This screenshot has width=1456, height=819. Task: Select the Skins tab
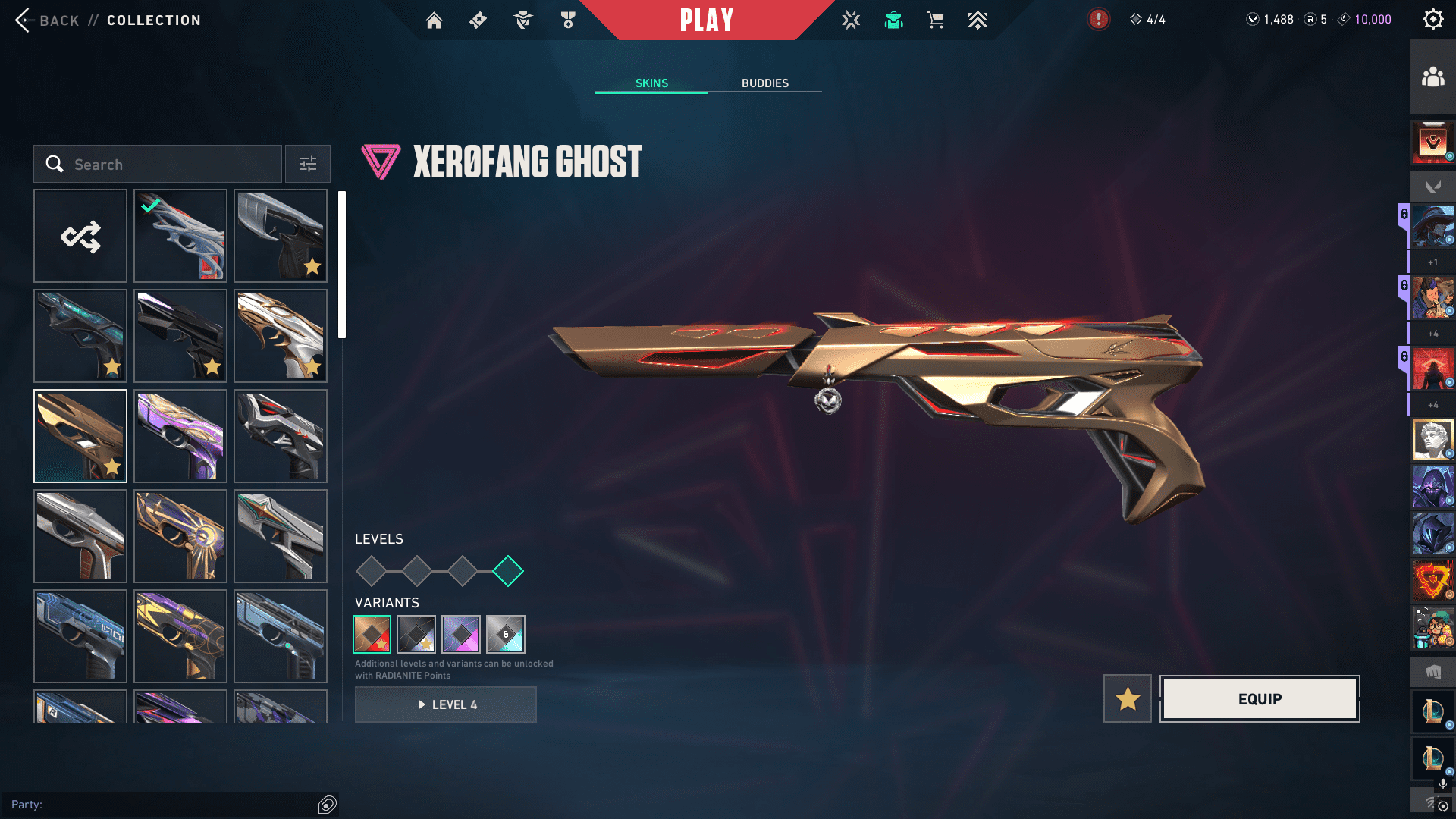[651, 83]
